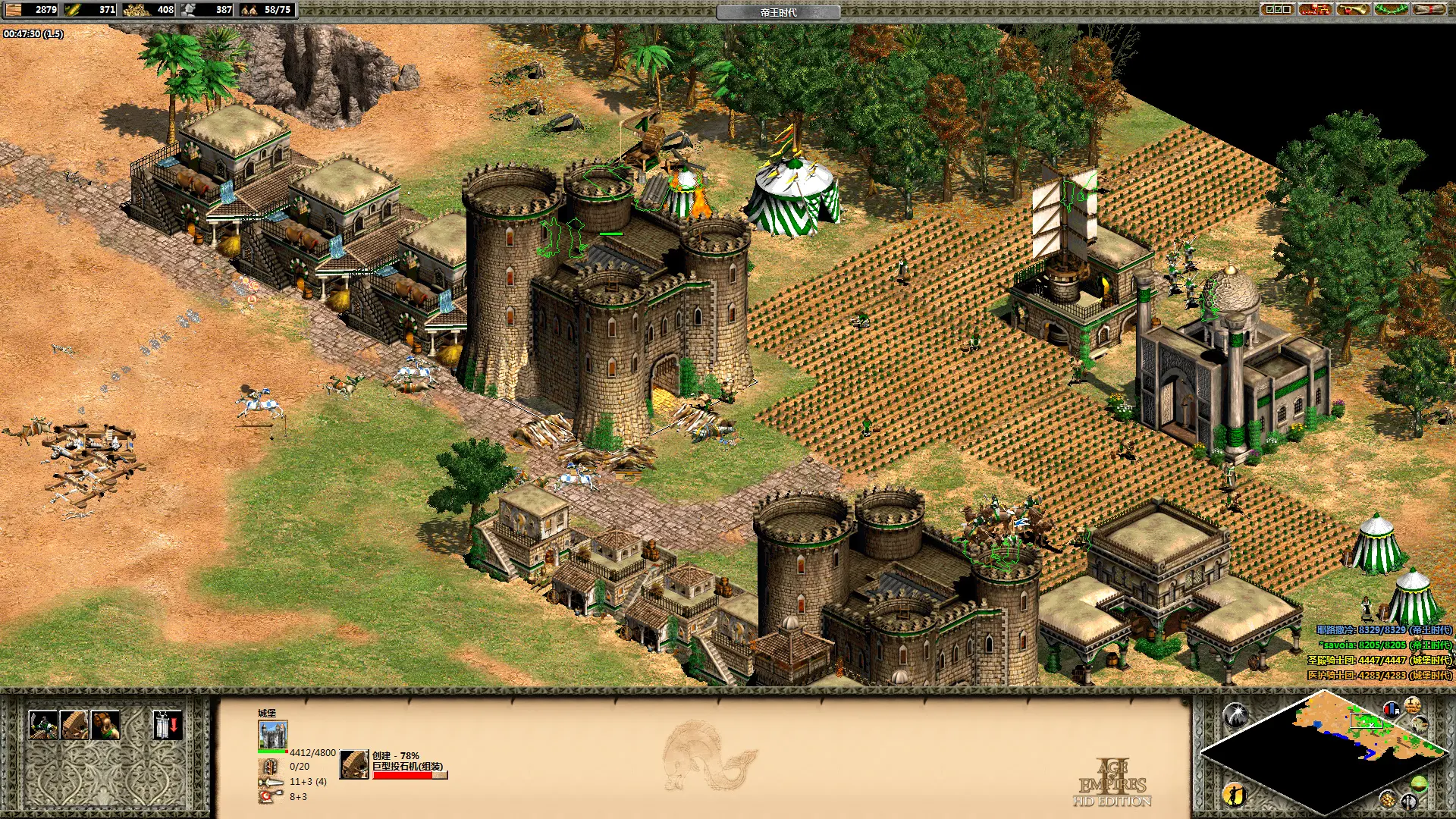Toggle the player statistics flags button
This screenshot has height=819, width=1456.
(1391, 710)
